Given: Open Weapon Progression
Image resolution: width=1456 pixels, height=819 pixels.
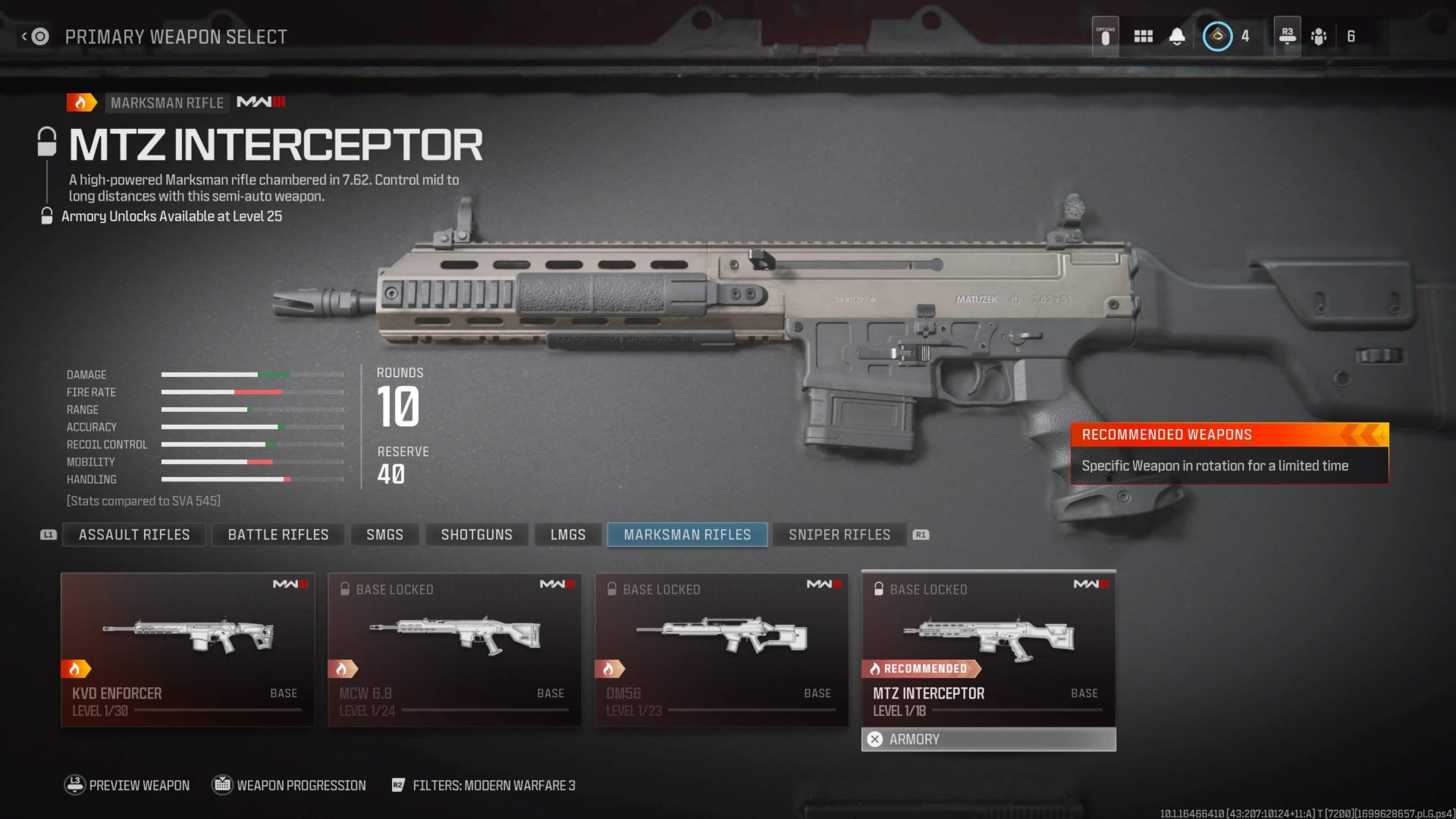Looking at the screenshot, I should click(x=290, y=786).
